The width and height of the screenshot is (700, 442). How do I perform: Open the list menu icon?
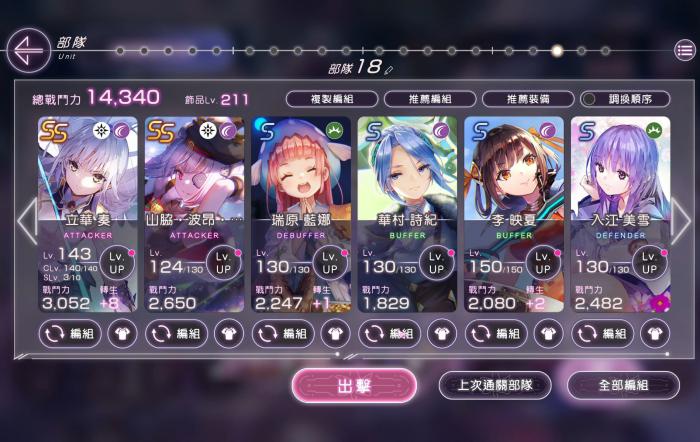tap(685, 50)
